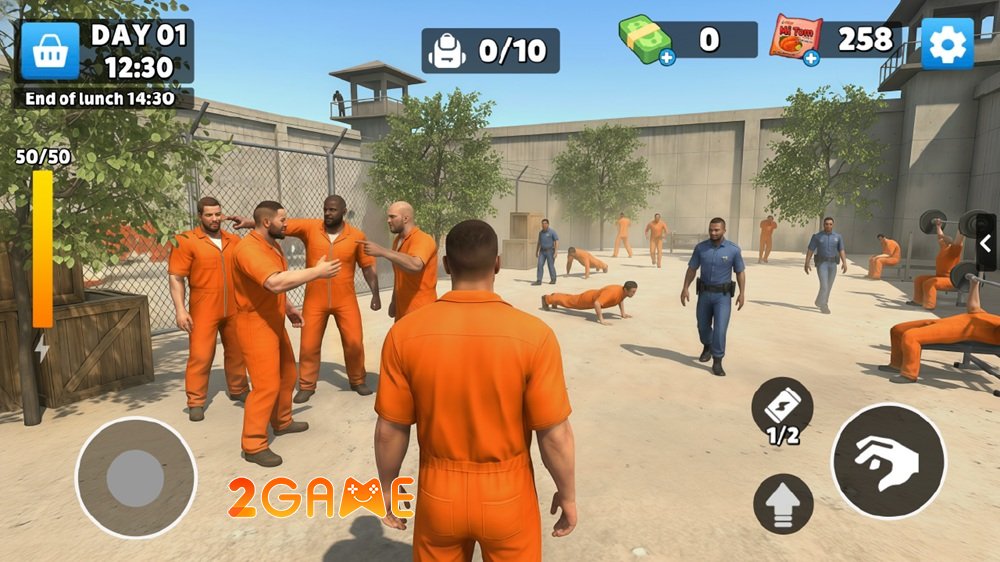Open the backpack inventory counter
This screenshot has width=1000, height=562.
490,51
